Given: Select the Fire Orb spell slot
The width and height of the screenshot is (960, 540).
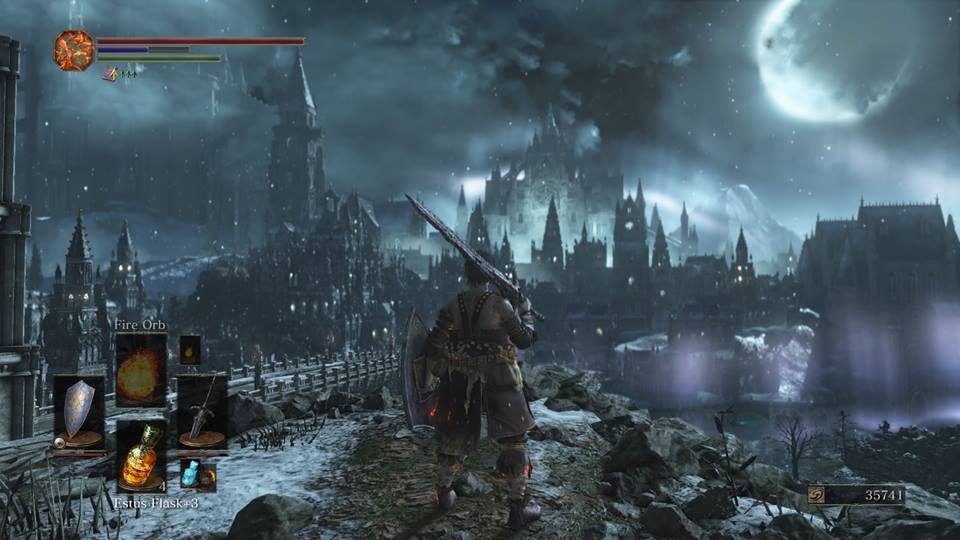Looking at the screenshot, I should coord(141,369).
